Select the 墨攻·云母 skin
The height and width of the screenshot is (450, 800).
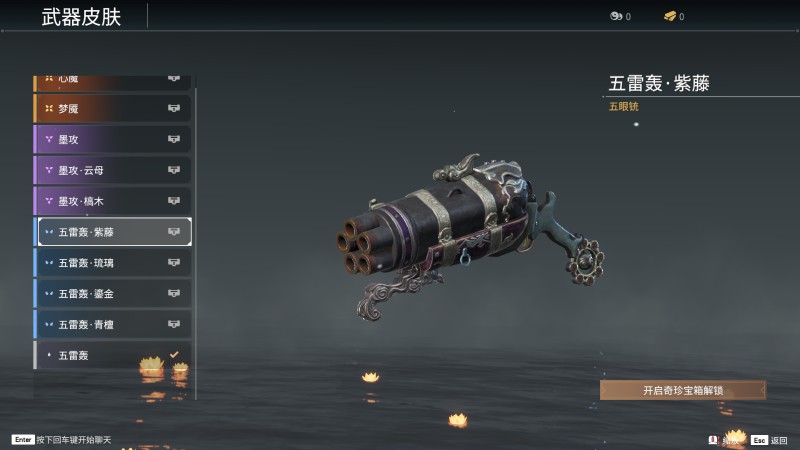coord(112,171)
